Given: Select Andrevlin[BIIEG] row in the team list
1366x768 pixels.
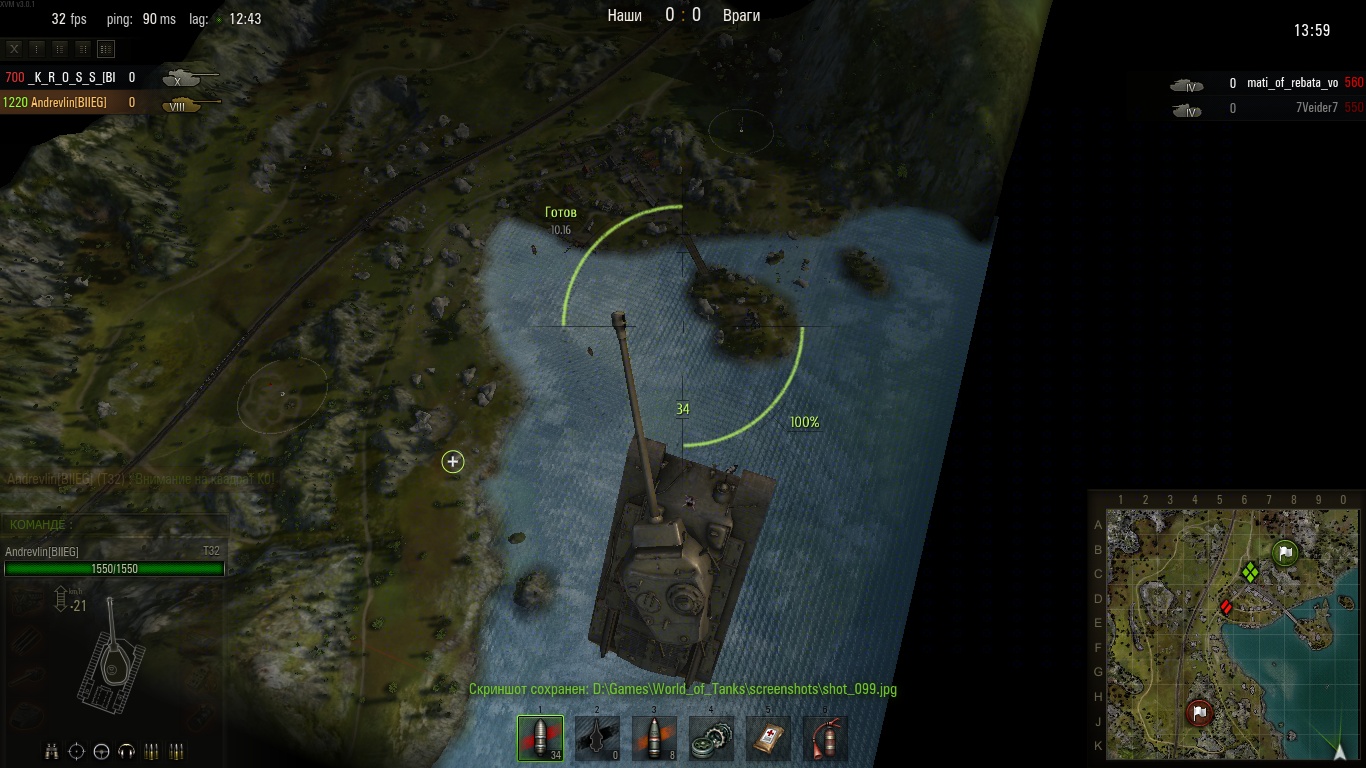Looking at the screenshot, I should [x=70, y=102].
